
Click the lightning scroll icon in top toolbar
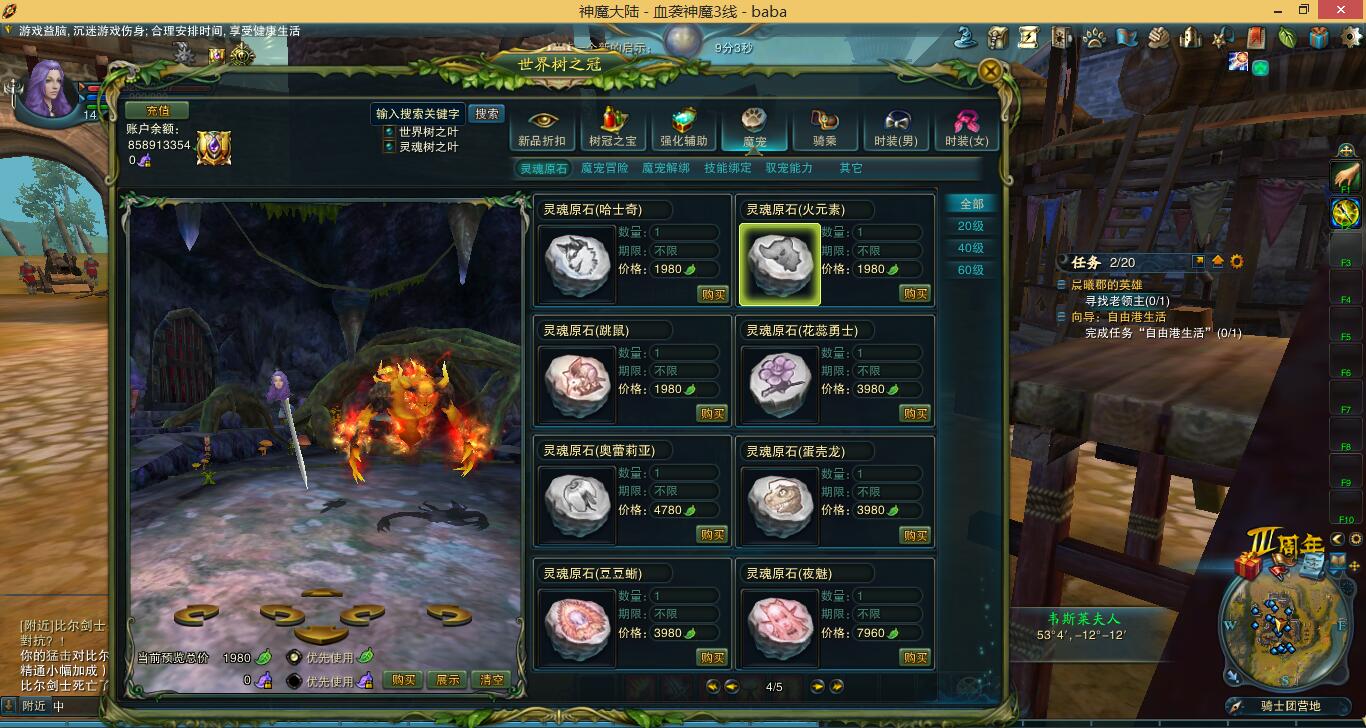pos(1027,37)
